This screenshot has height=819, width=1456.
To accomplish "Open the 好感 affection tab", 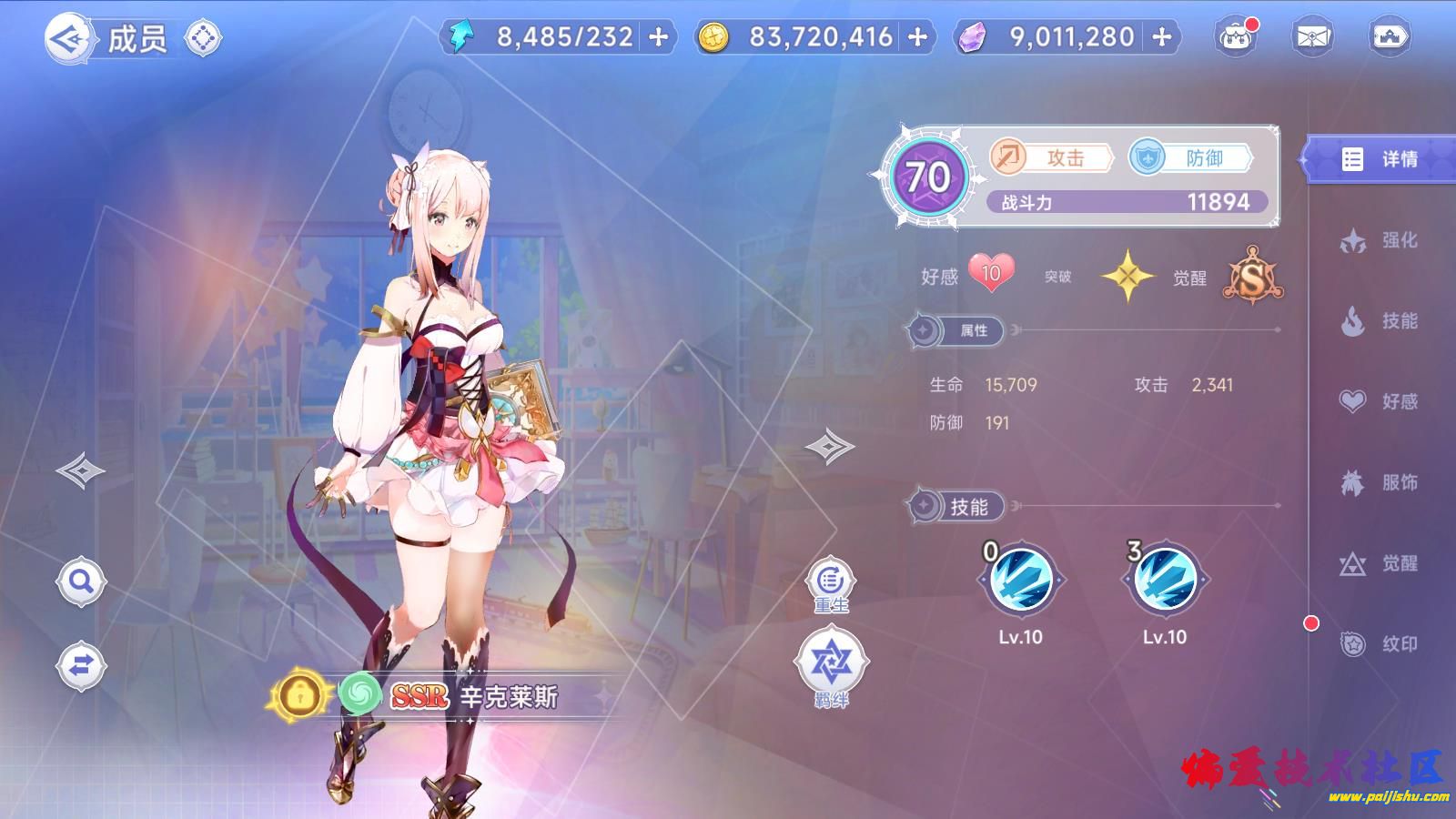I will click(x=1380, y=401).
